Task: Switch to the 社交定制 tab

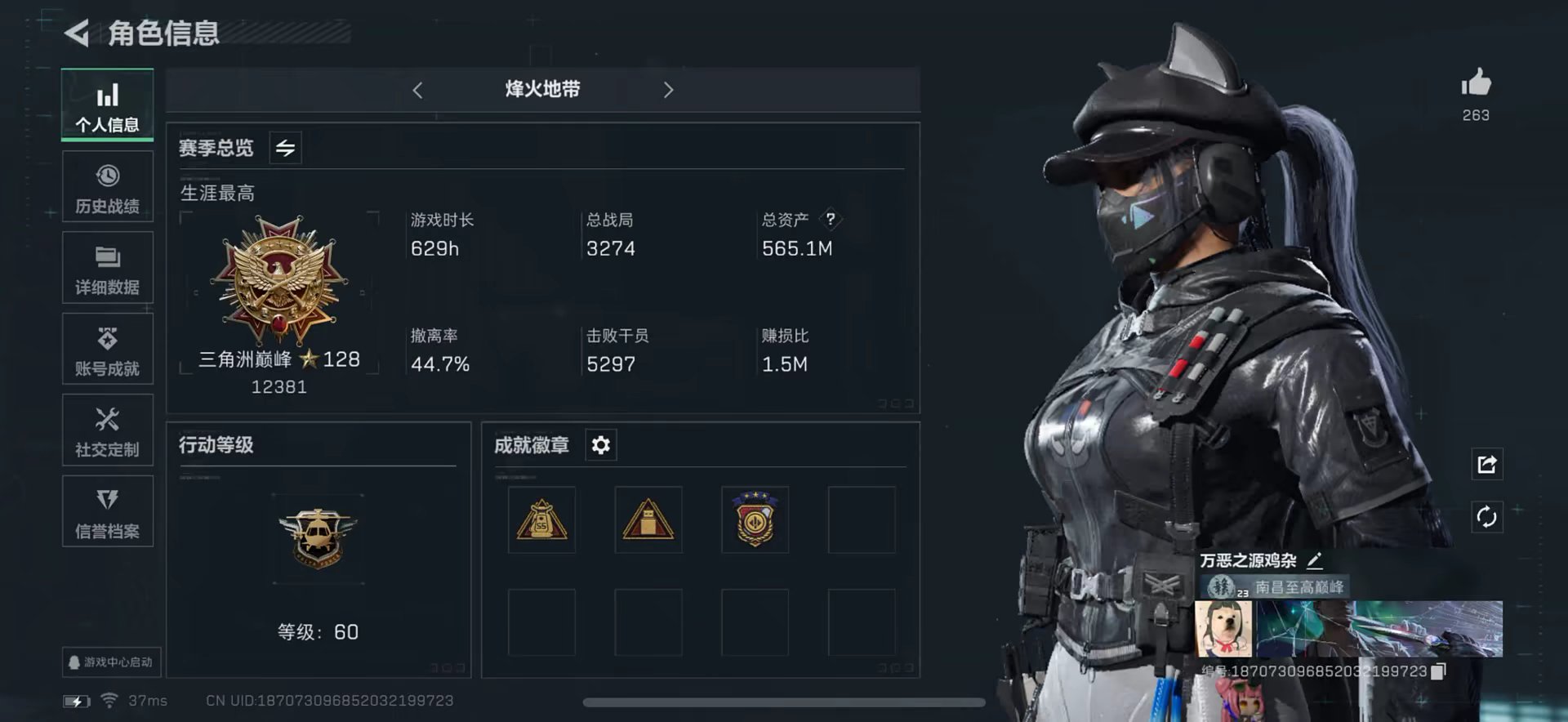Action: click(x=107, y=430)
